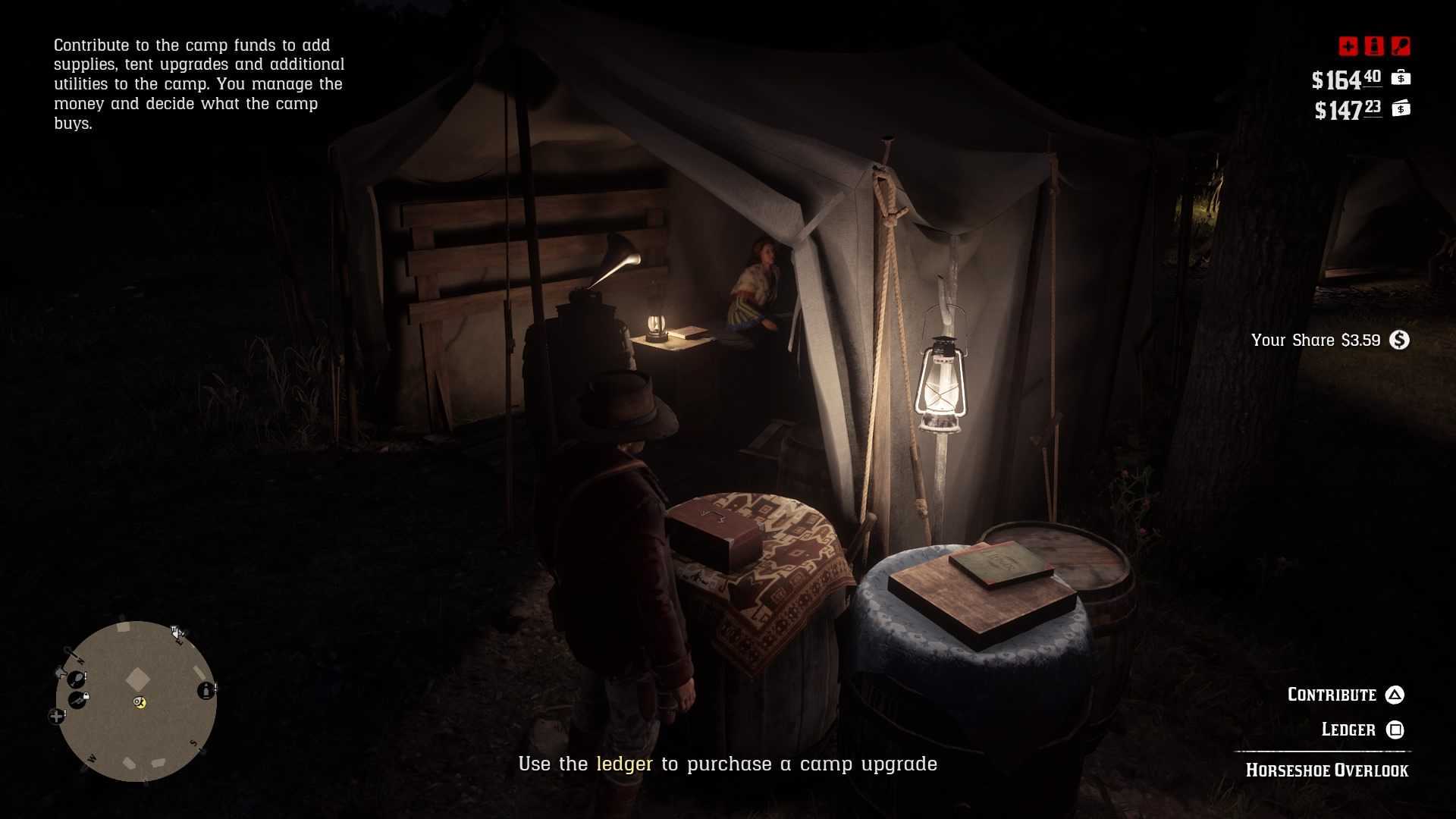
Task: Select the red medicine cross camp icon
Action: pyautogui.click(x=1348, y=46)
